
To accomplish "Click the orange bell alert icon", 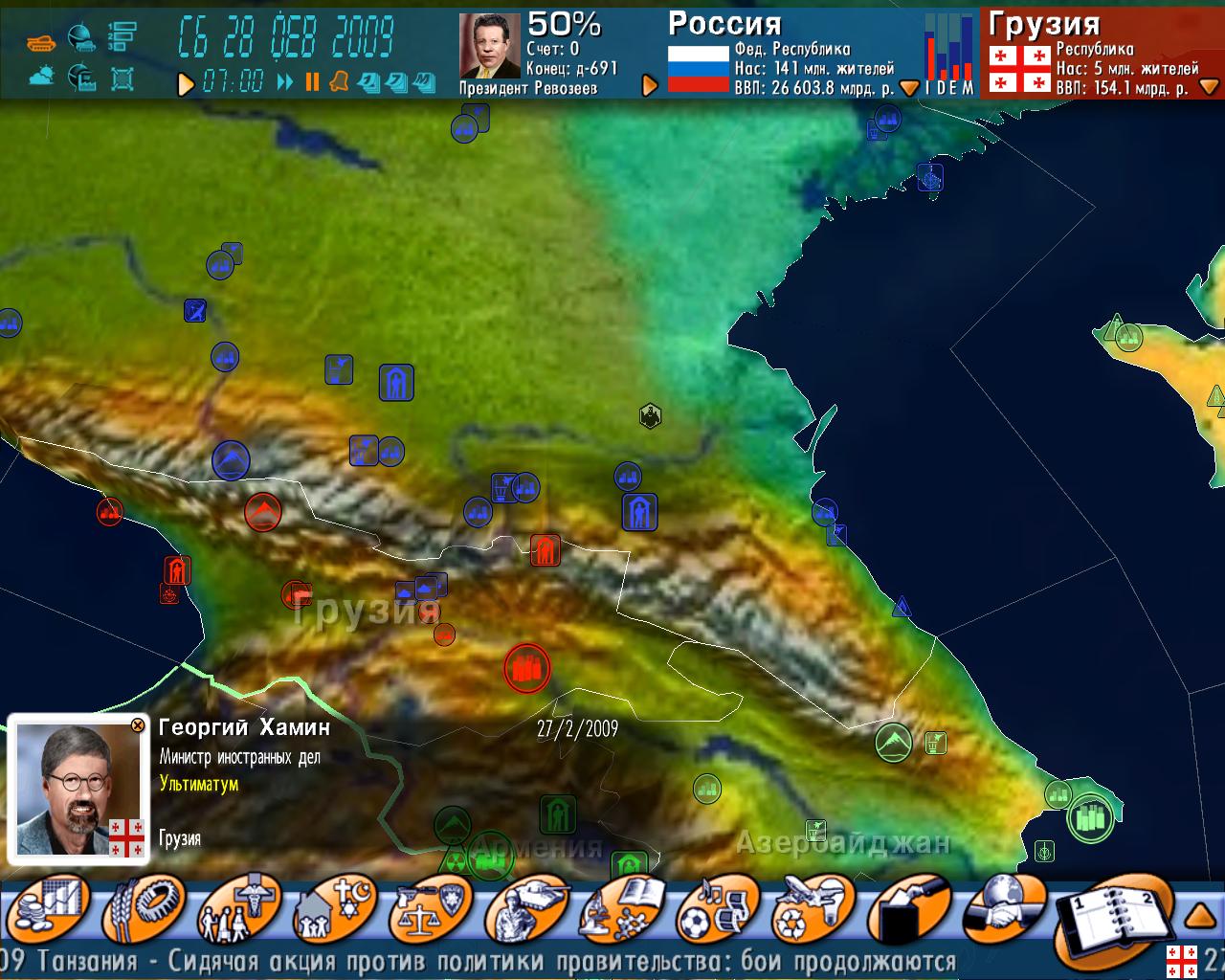I will 339,82.
